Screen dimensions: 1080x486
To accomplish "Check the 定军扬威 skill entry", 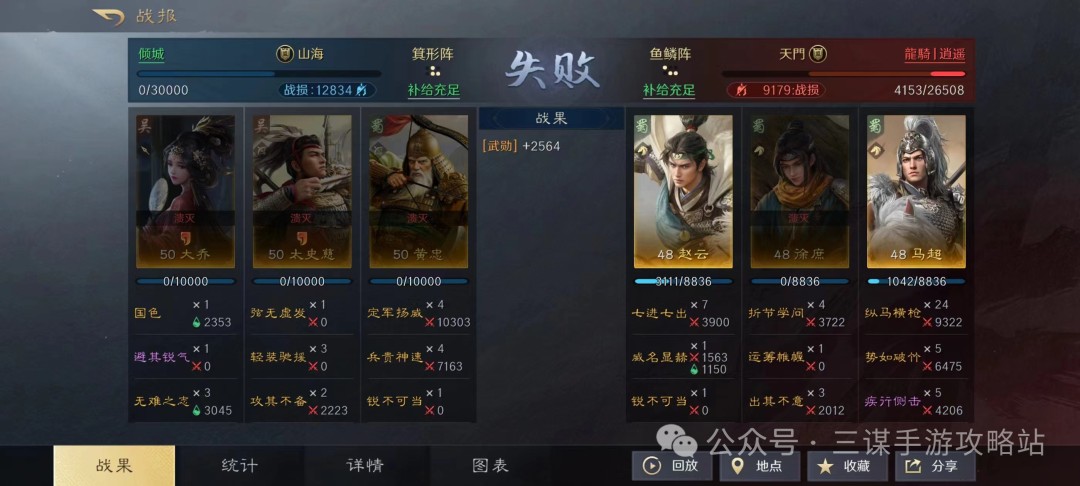I will point(395,312).
